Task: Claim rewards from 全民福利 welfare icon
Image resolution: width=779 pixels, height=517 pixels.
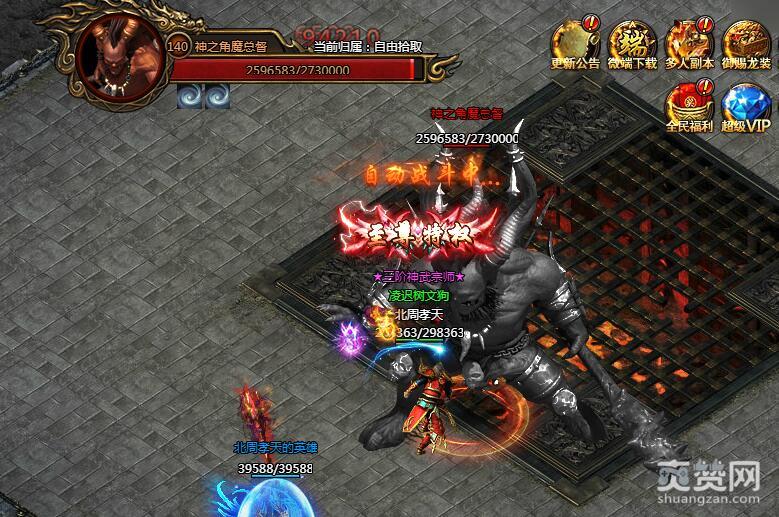Action: pyautogui.click(x=688, y=104)
